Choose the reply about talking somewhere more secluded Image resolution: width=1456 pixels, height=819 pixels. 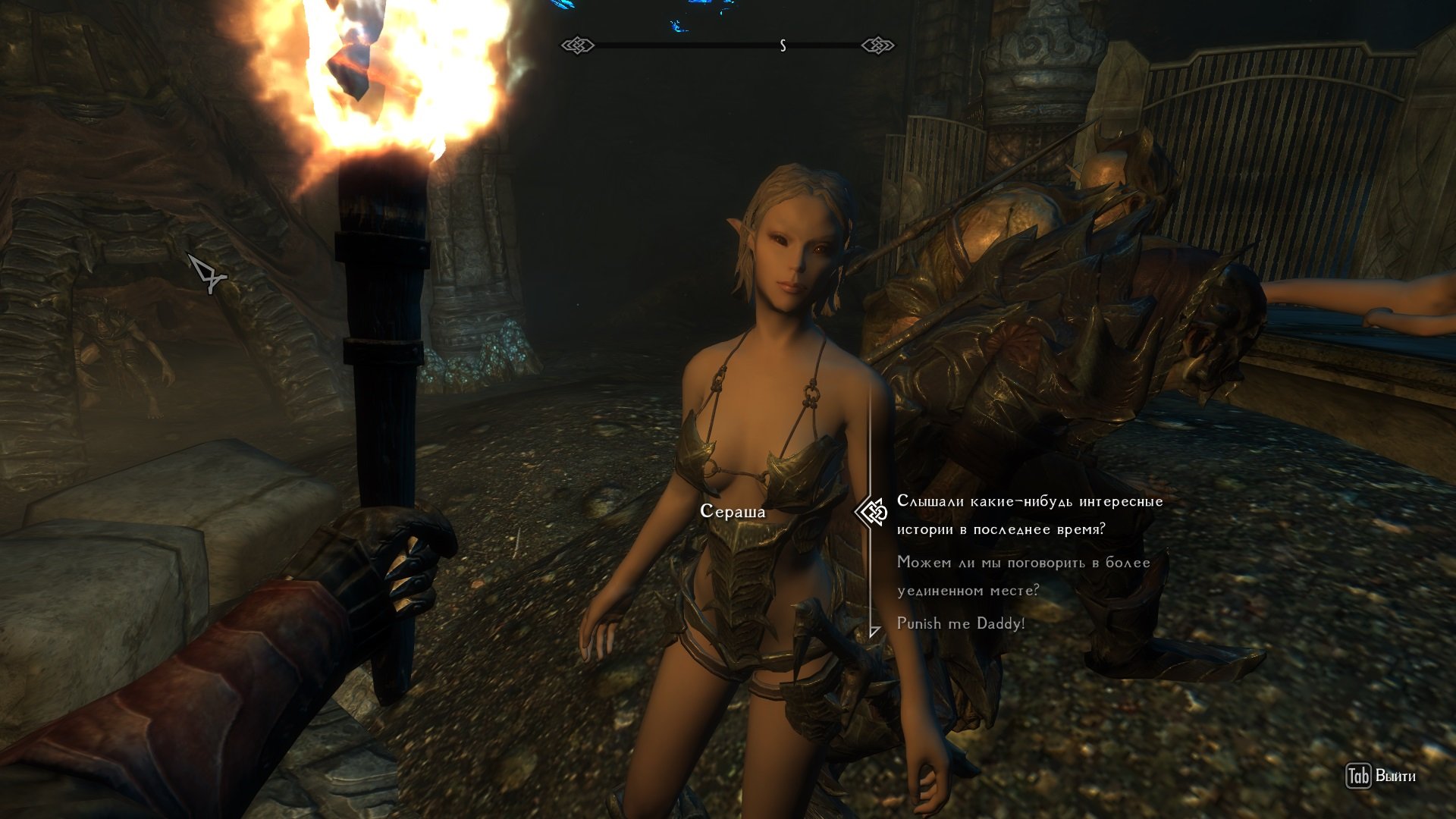(x=1023, y=576)
